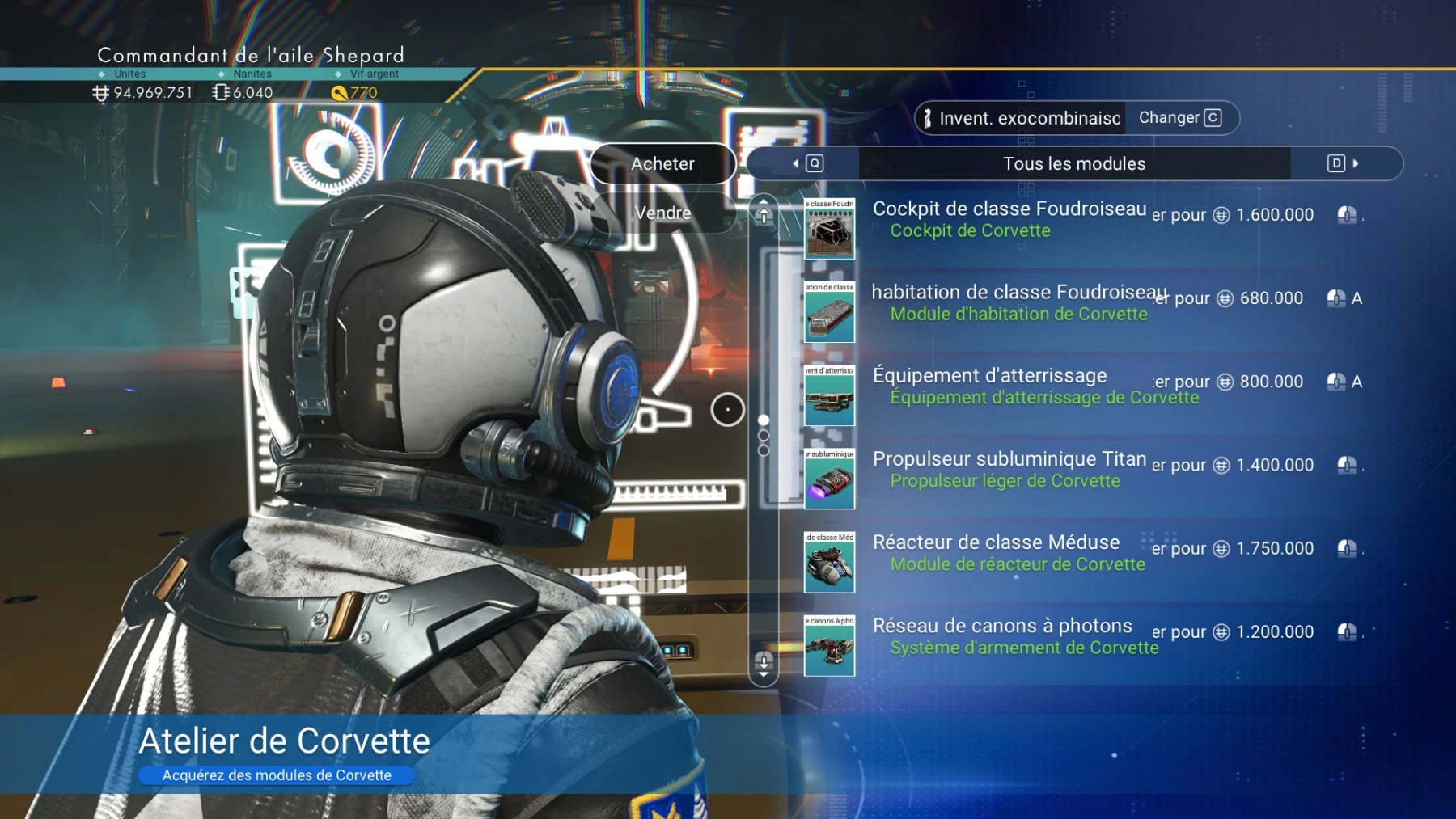1456x819 pixels.
Task: Click the mouse-button icon next to 1.600.000
Action: pos(1347,214)
